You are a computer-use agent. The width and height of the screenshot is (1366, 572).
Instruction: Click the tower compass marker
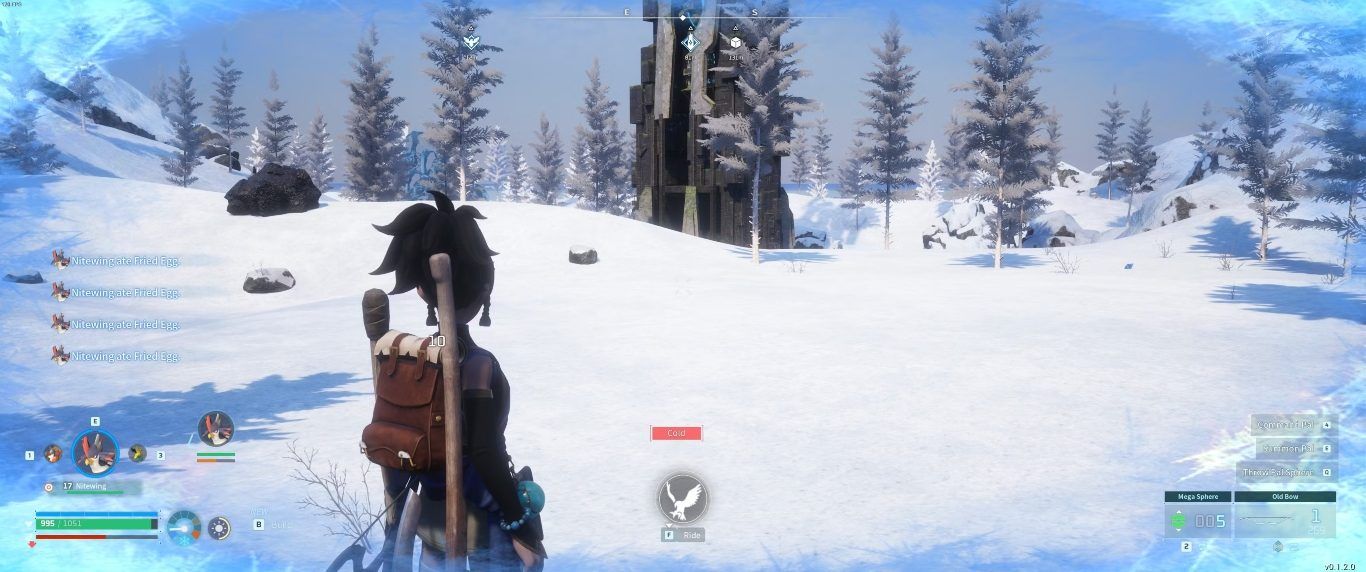689,42
